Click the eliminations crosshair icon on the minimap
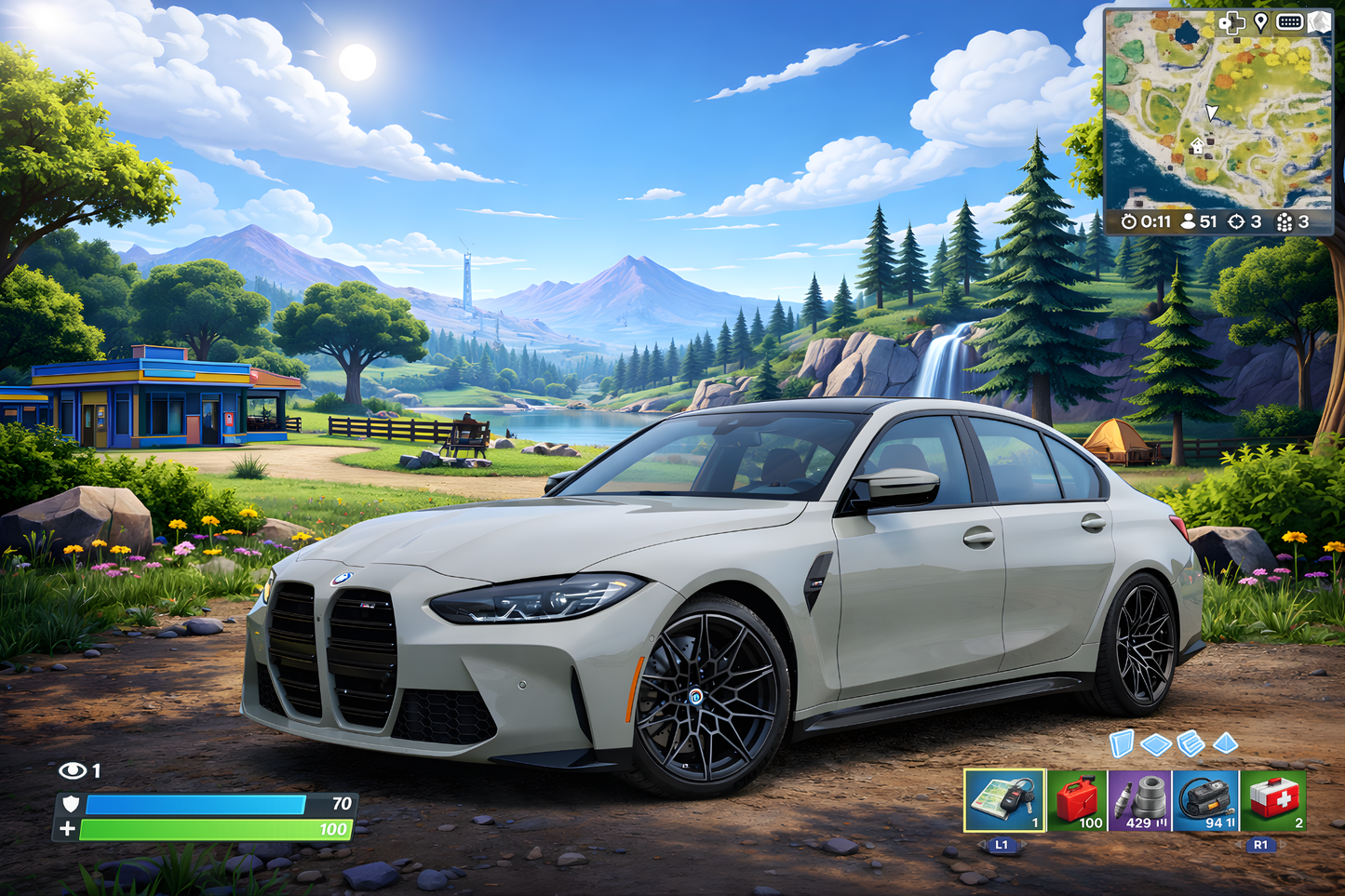 1236,221
